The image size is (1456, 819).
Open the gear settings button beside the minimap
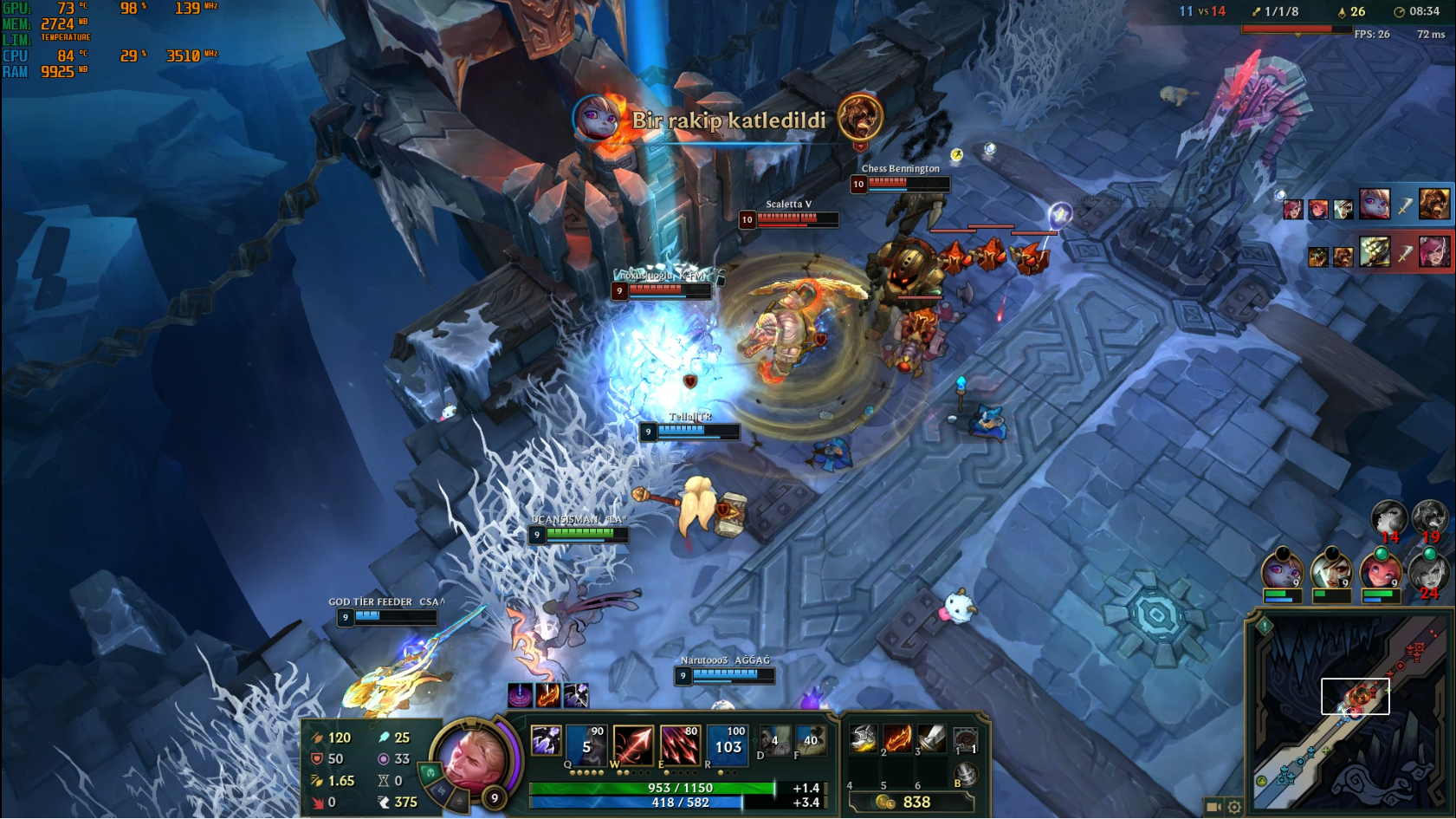tap(1234, 807)
